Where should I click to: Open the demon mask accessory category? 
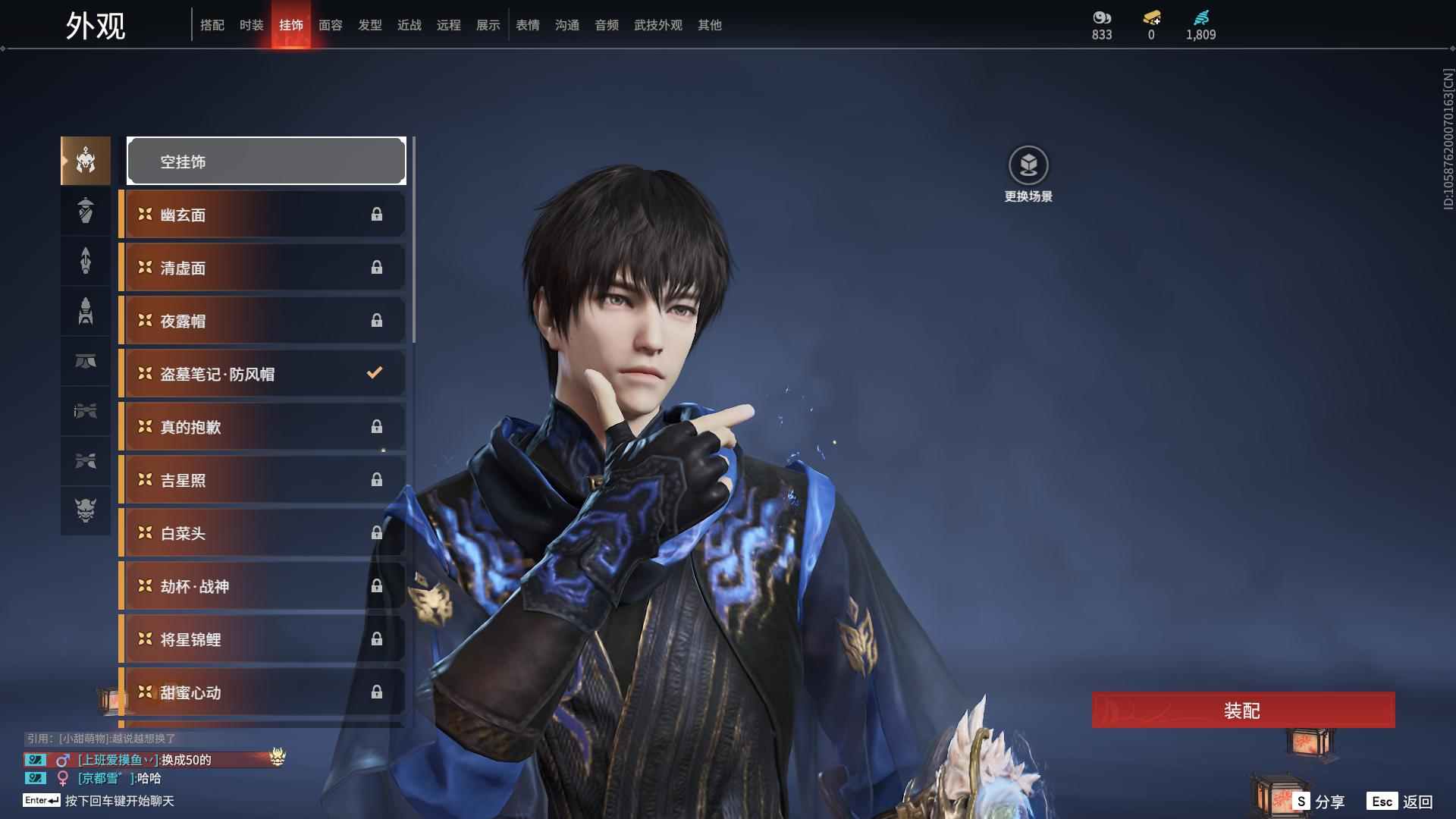pyautogui.click(x=86, y=510)
